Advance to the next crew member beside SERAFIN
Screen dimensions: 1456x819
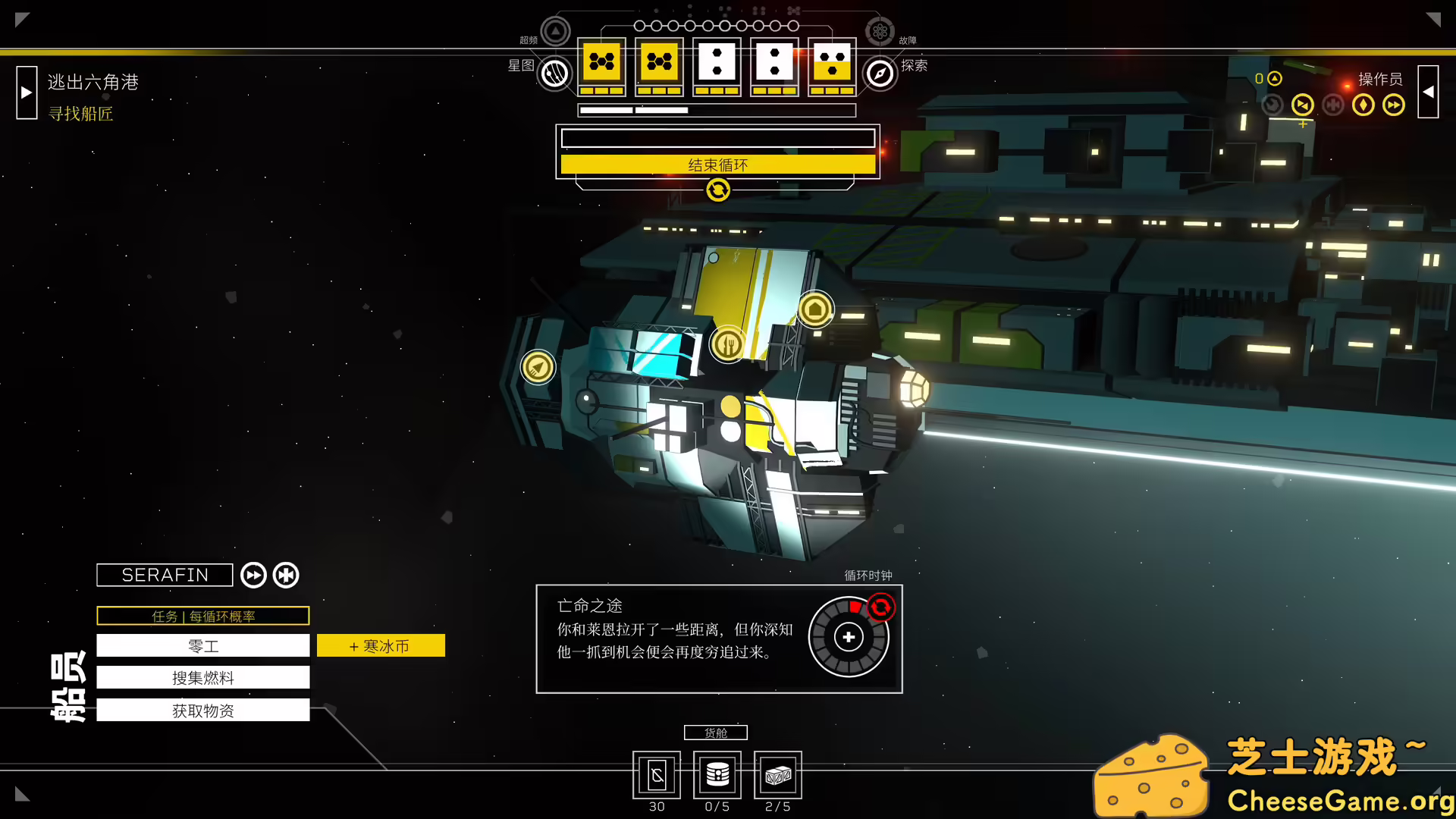pyautogui.click(x=253, y=575)
